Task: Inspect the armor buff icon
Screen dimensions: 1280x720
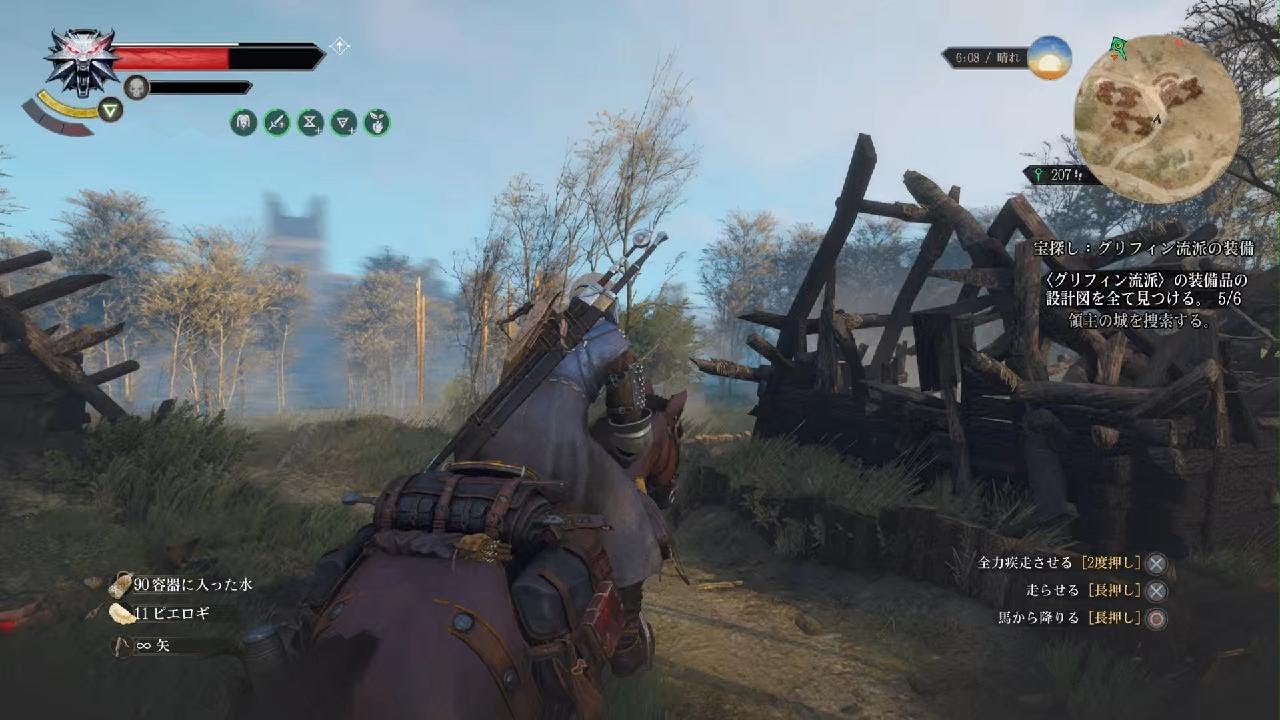Action: 243,123
